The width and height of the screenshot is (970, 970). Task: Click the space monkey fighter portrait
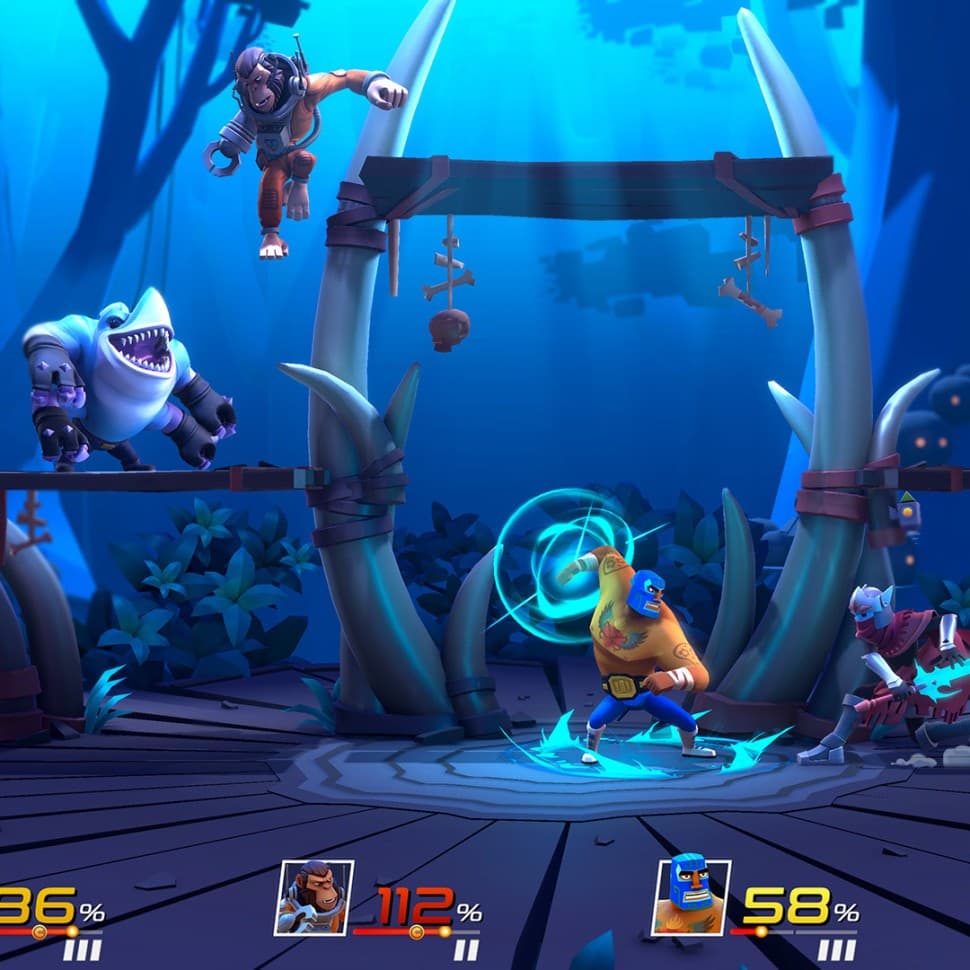pyautogui.click(x=314, y=897)
